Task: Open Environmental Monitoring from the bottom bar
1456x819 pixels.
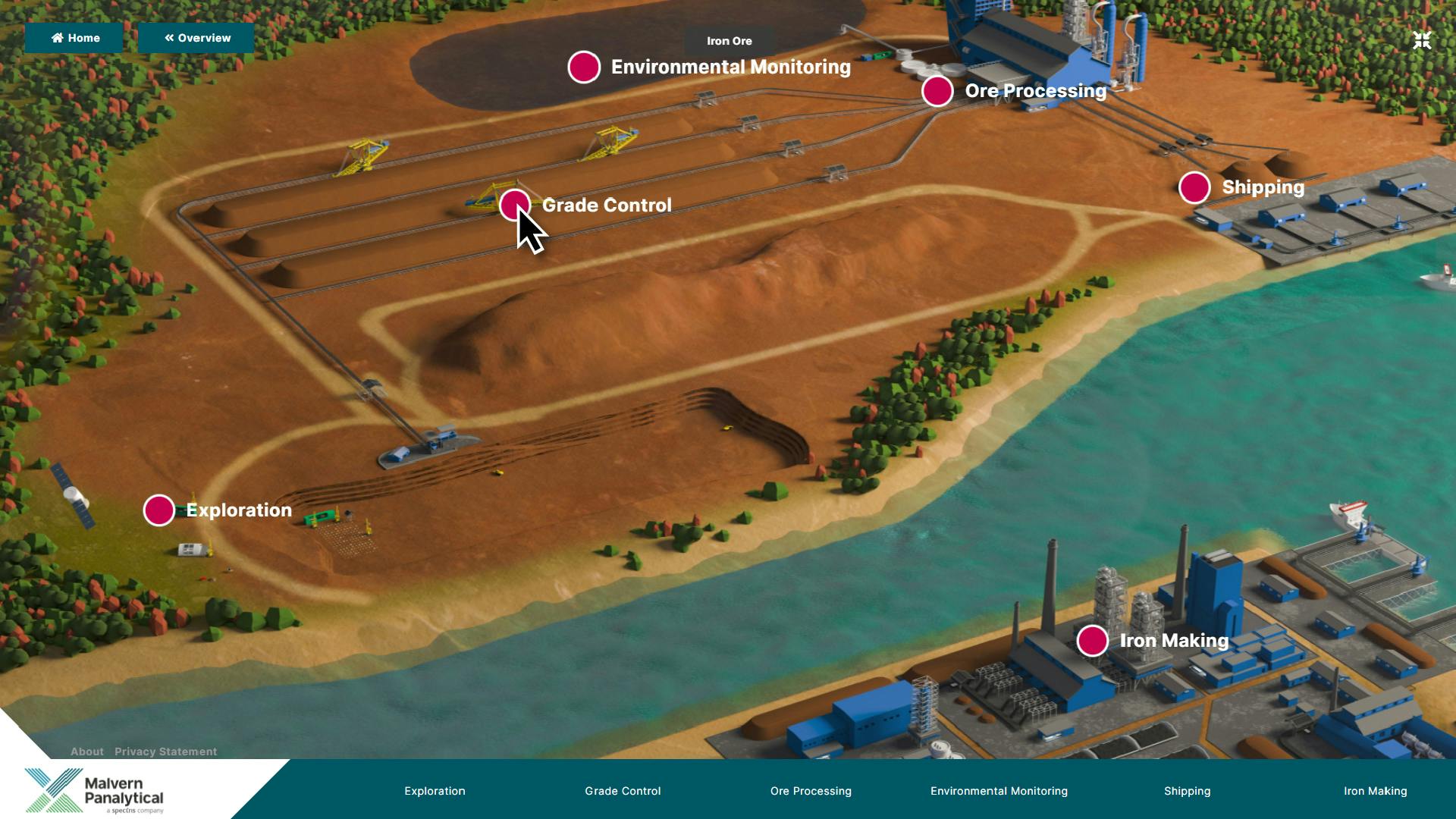Action: [999, 791]
